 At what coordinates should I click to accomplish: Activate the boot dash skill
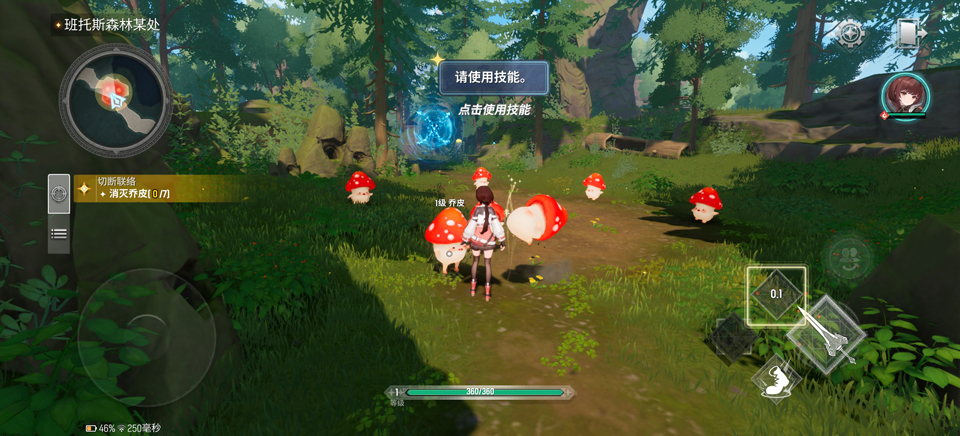click(x=777, y=381)
